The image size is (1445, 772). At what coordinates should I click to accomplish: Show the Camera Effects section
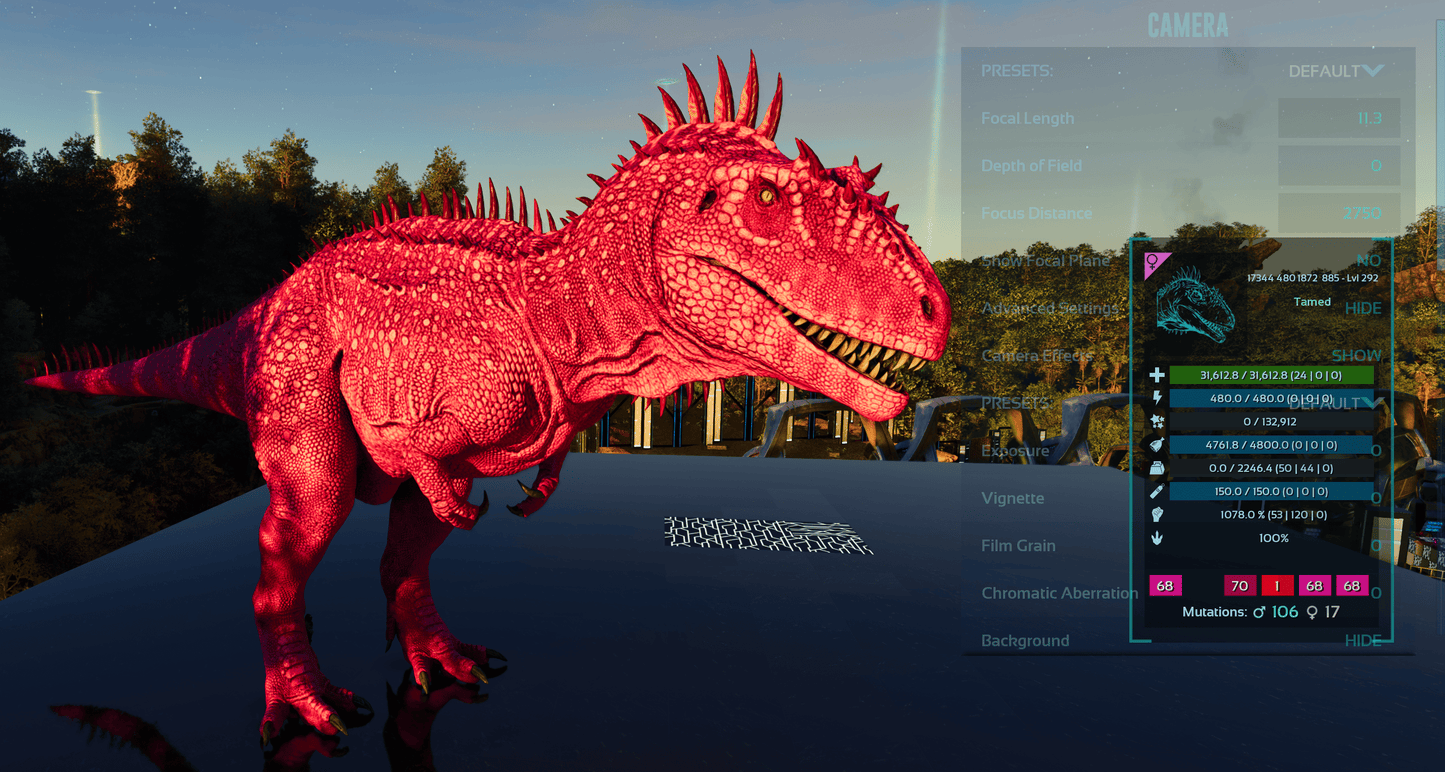(x=1356, y=355)
